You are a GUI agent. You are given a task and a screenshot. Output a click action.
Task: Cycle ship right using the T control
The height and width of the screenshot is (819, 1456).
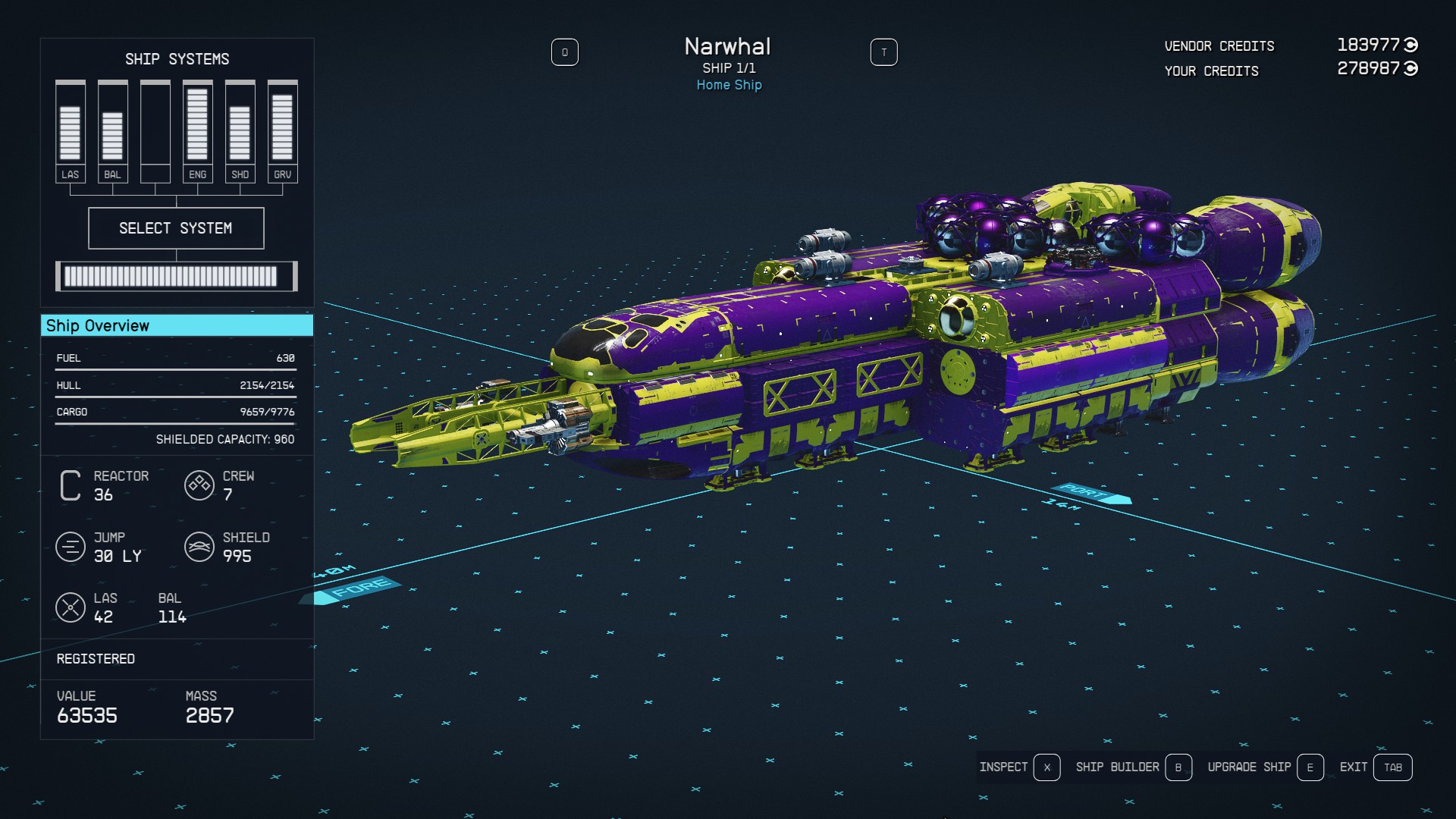884,52
